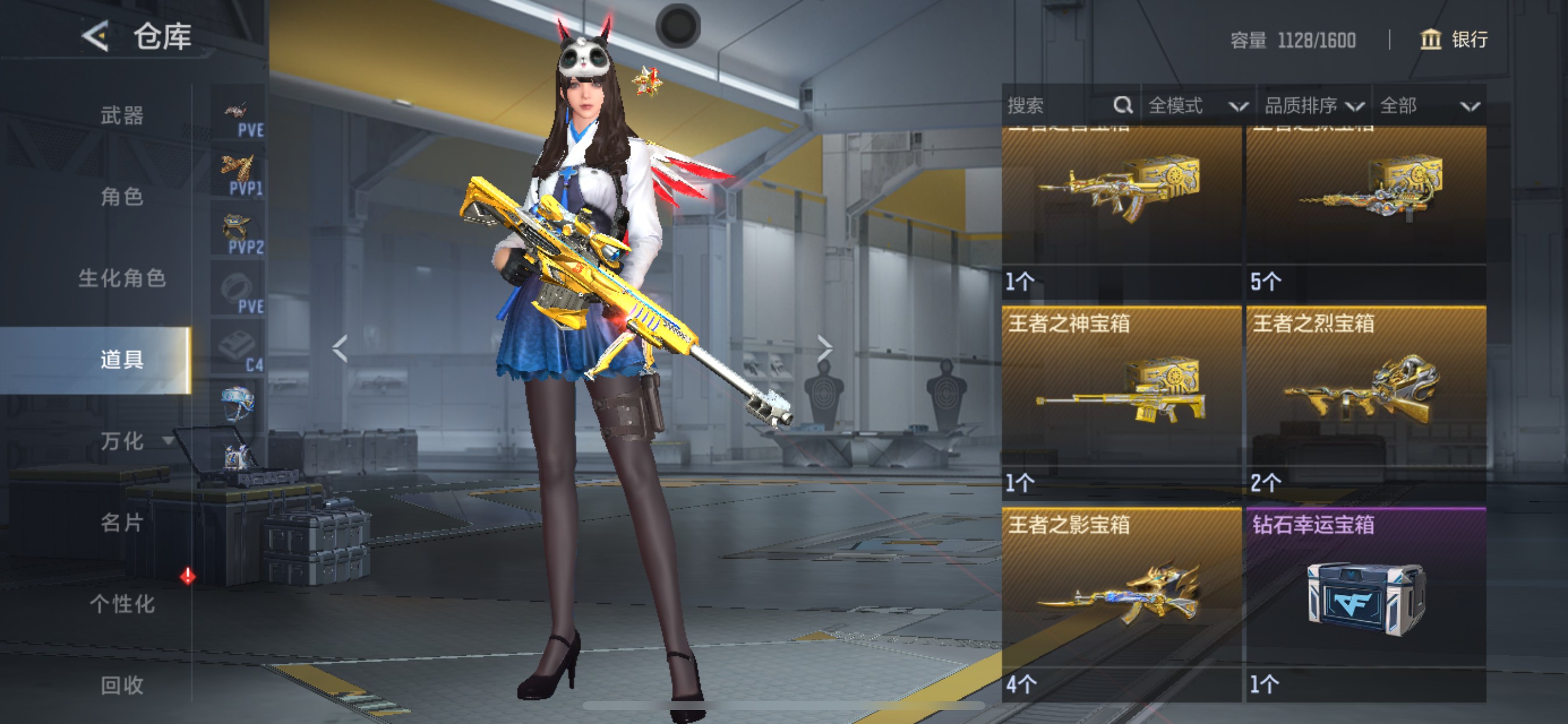This screenshot has width=1568, height=724.
Task: Select the 道具 category
Action: click(121, 360)
